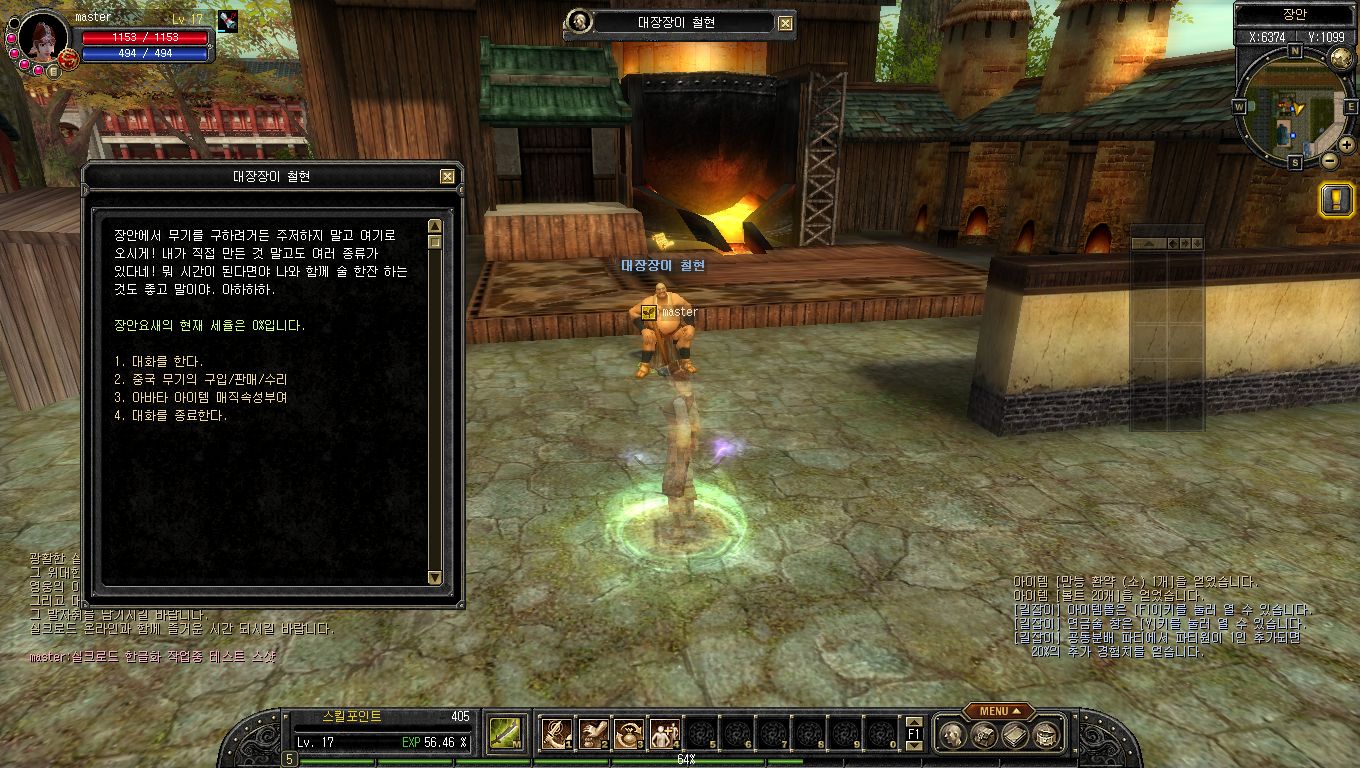The width and height of the screenshot is (1360, 768).
Task: End the conversation with dialogue option 4
Action: click(171, 415)
